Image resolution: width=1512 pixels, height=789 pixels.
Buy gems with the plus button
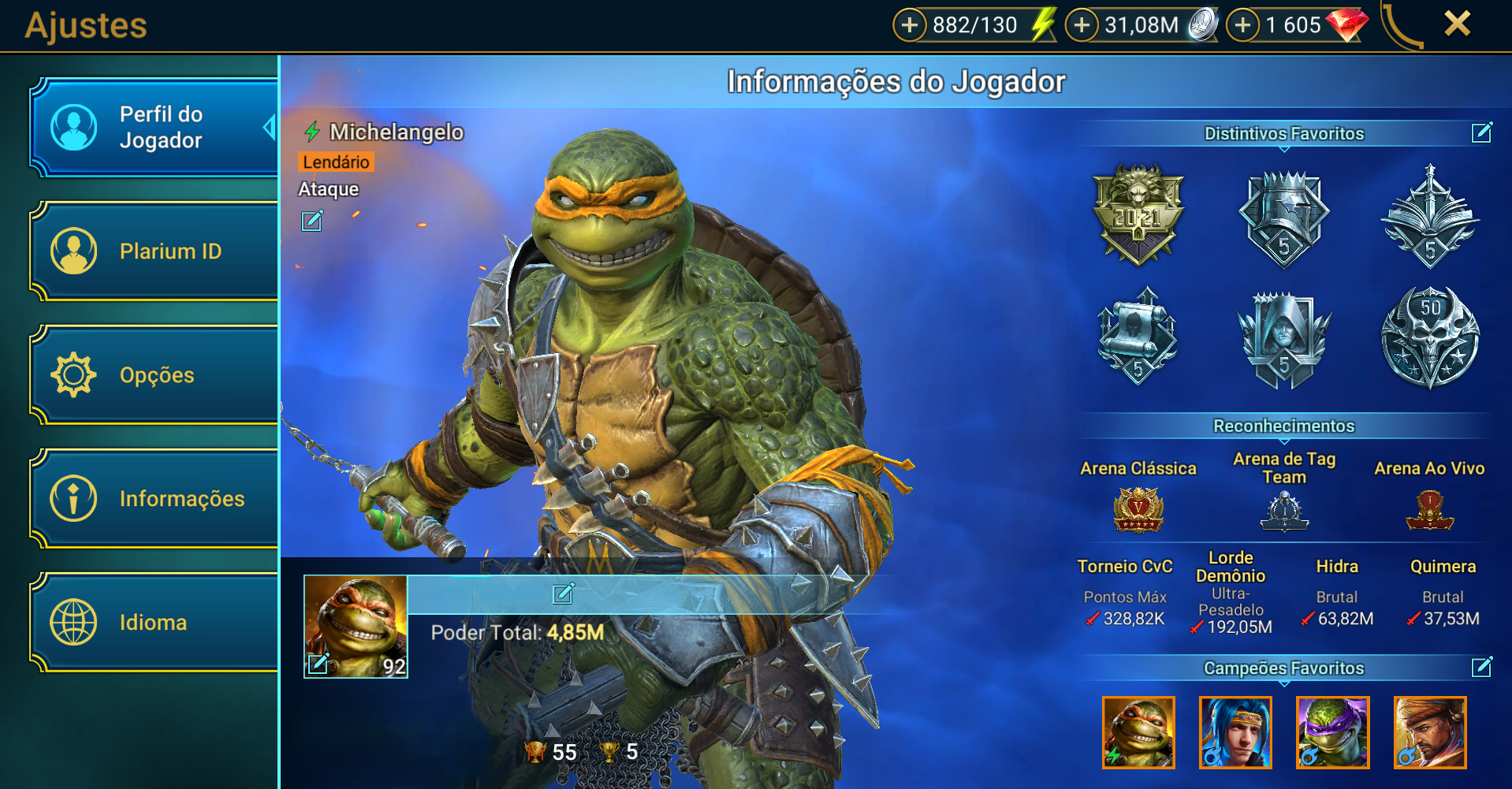pyautogui.click(x=1243, y=25)
